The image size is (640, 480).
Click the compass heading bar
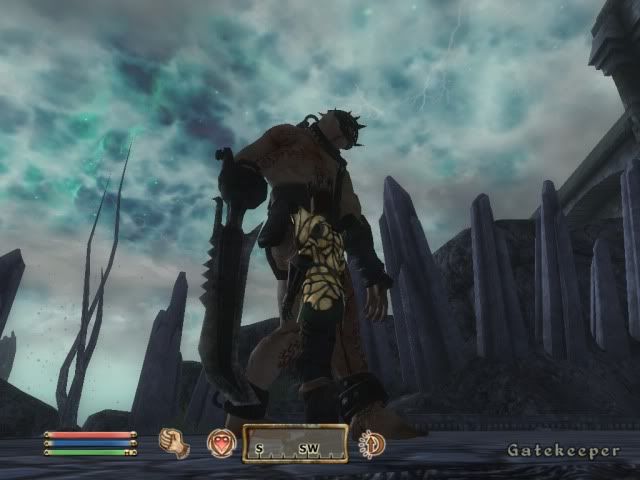[295, 444]
